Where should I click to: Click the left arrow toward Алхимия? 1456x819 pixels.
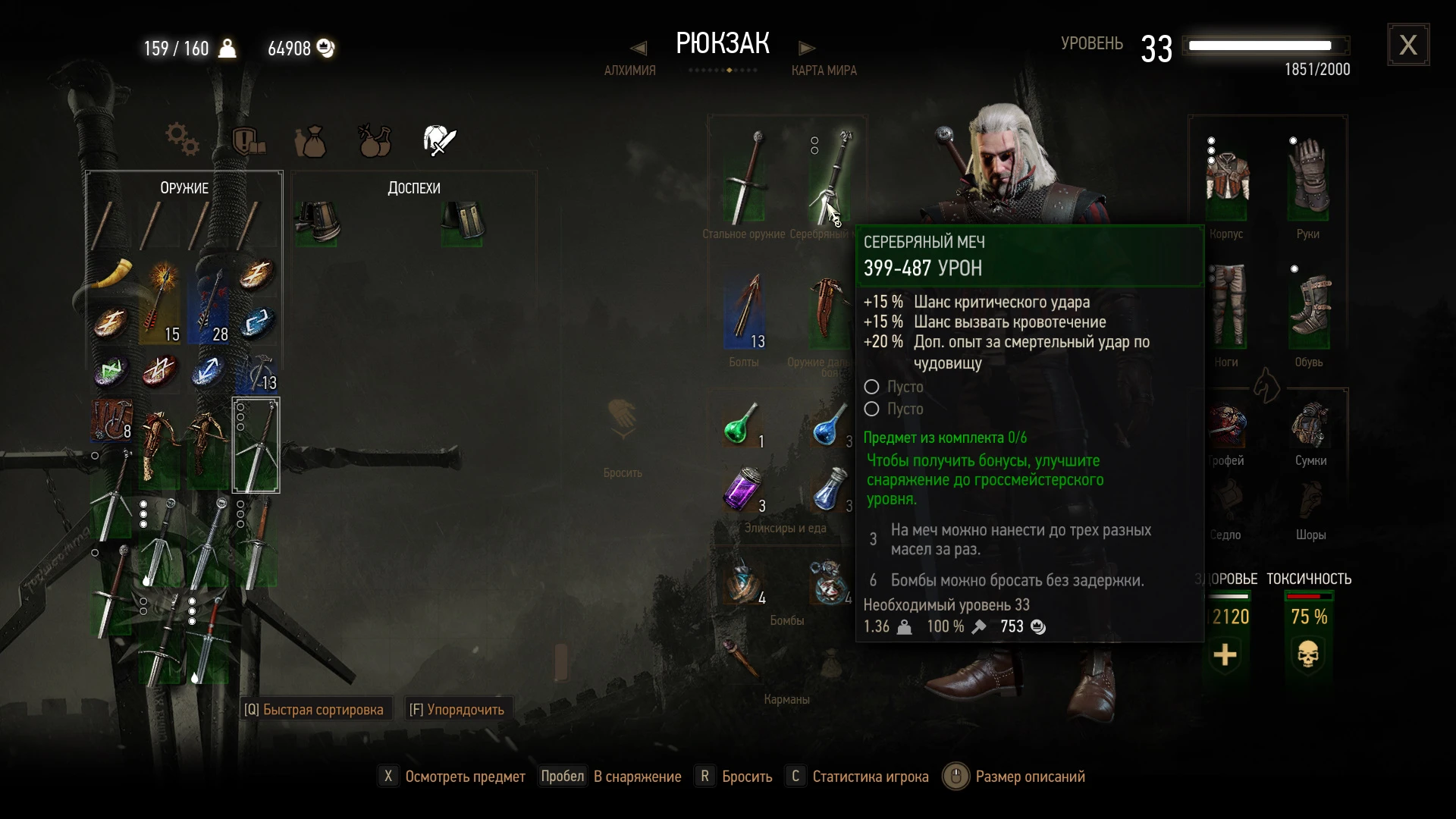638,47
